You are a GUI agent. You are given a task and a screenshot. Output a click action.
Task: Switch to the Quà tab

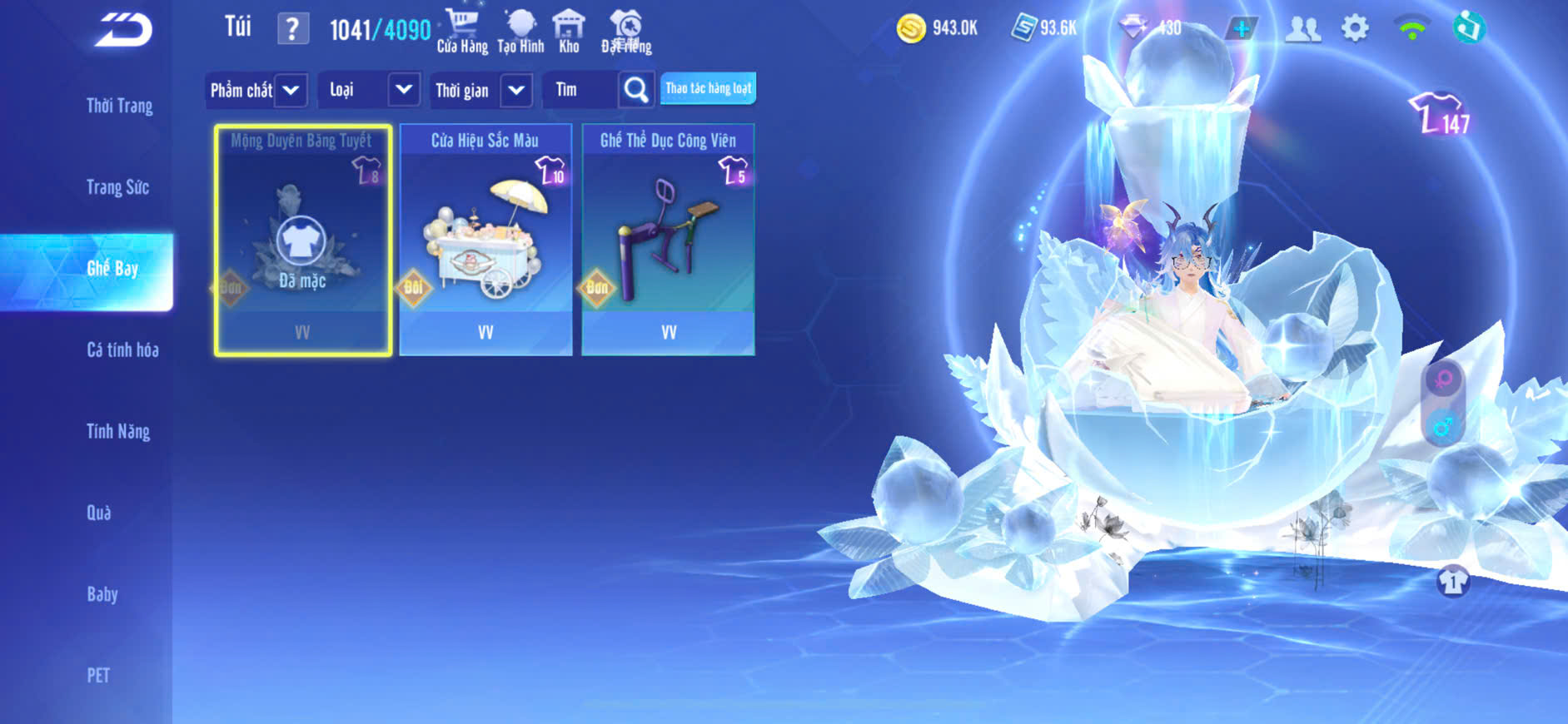coord(99,513)
